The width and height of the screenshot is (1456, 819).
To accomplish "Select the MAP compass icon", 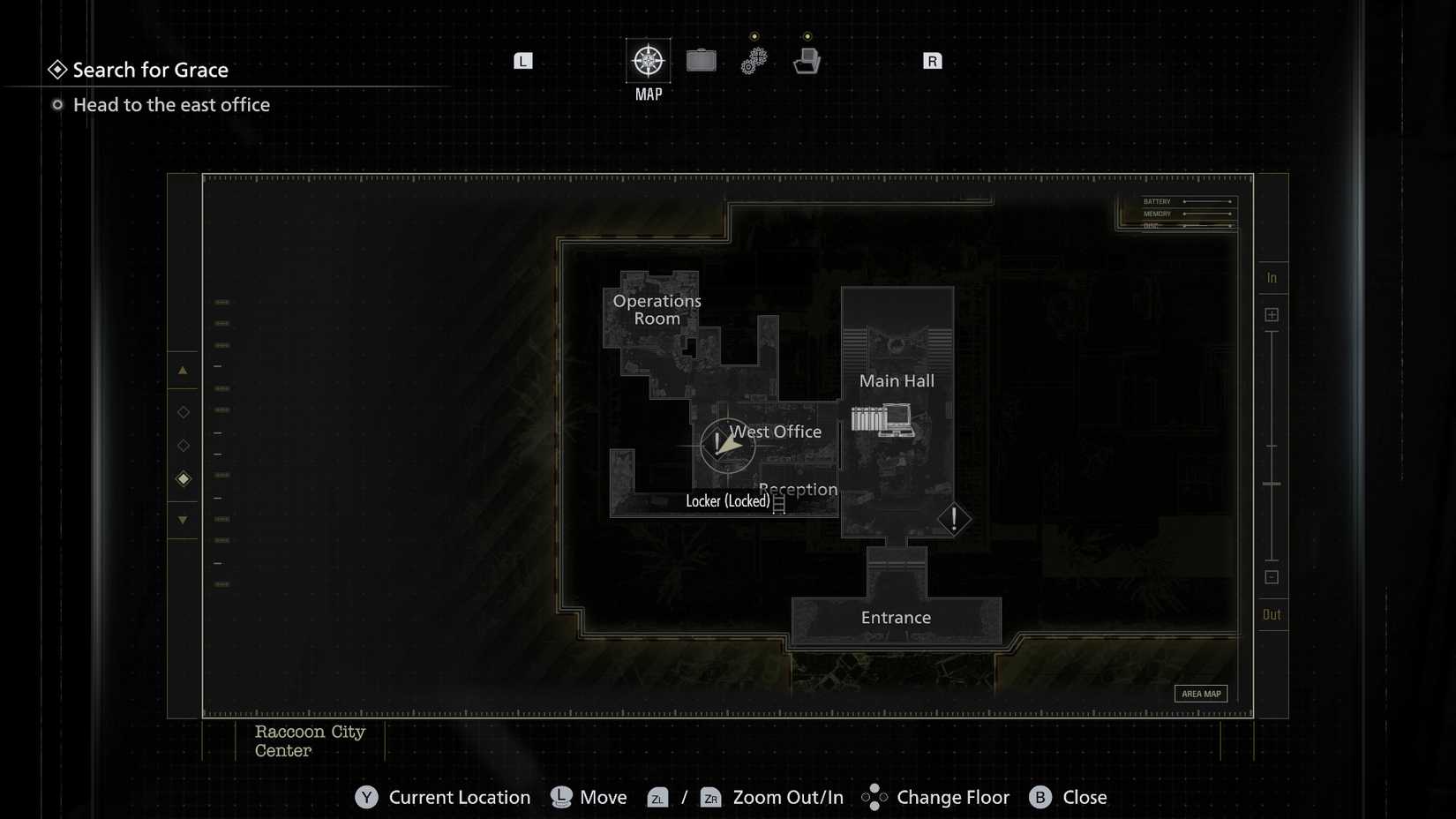I will [x=648, y=61].
